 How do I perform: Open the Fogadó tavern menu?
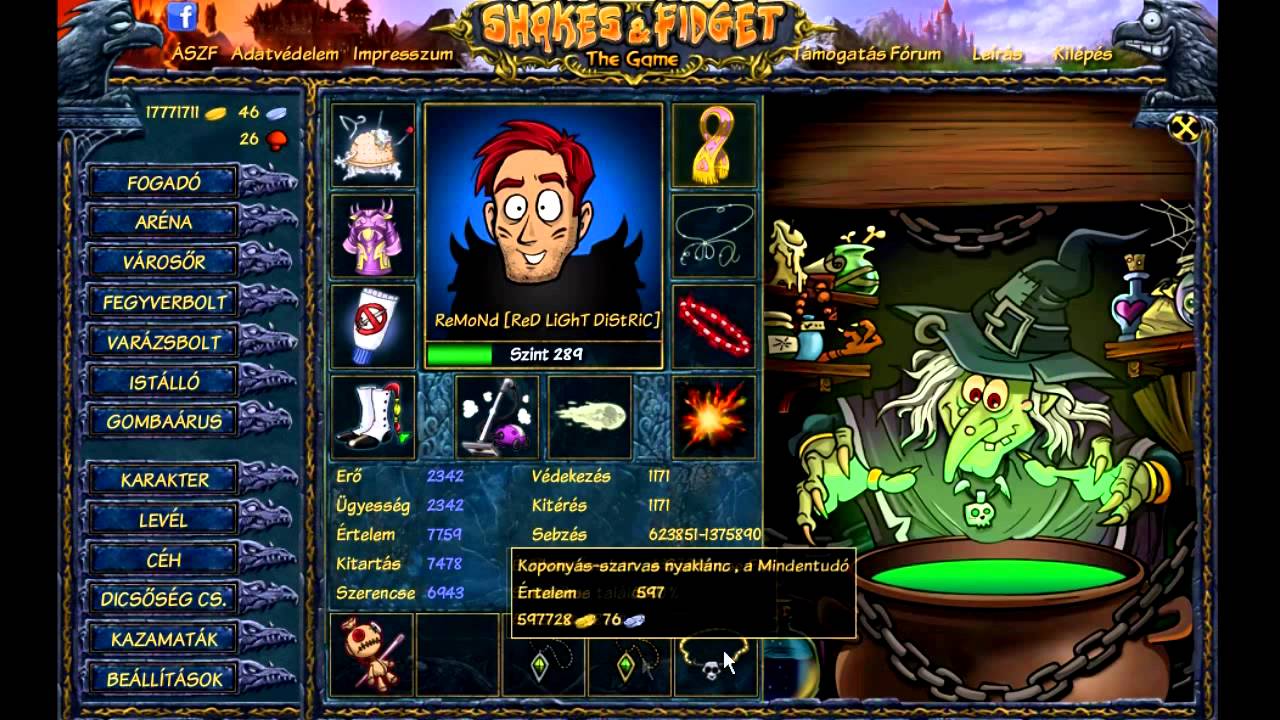coord(164,183)
